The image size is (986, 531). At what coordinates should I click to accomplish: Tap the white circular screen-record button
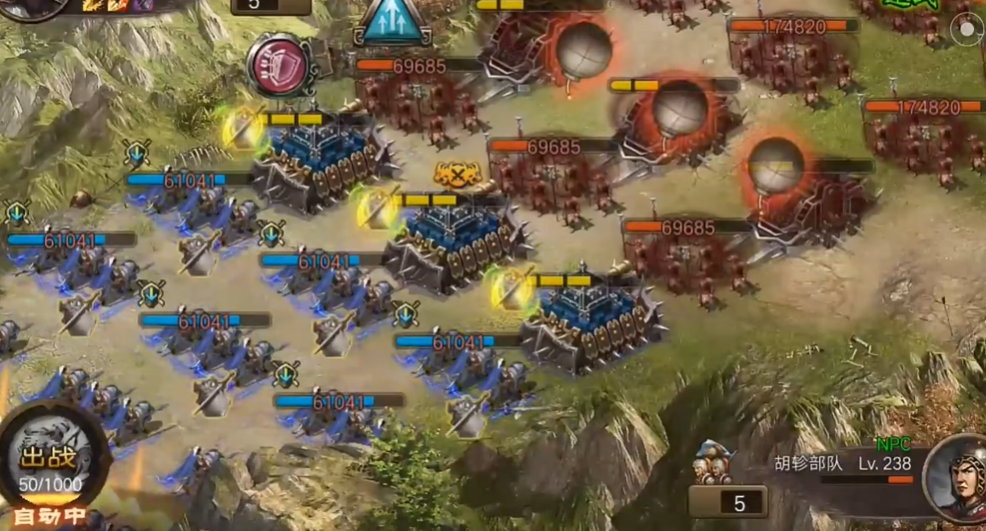pyautogui.click(x=967, y=30)
